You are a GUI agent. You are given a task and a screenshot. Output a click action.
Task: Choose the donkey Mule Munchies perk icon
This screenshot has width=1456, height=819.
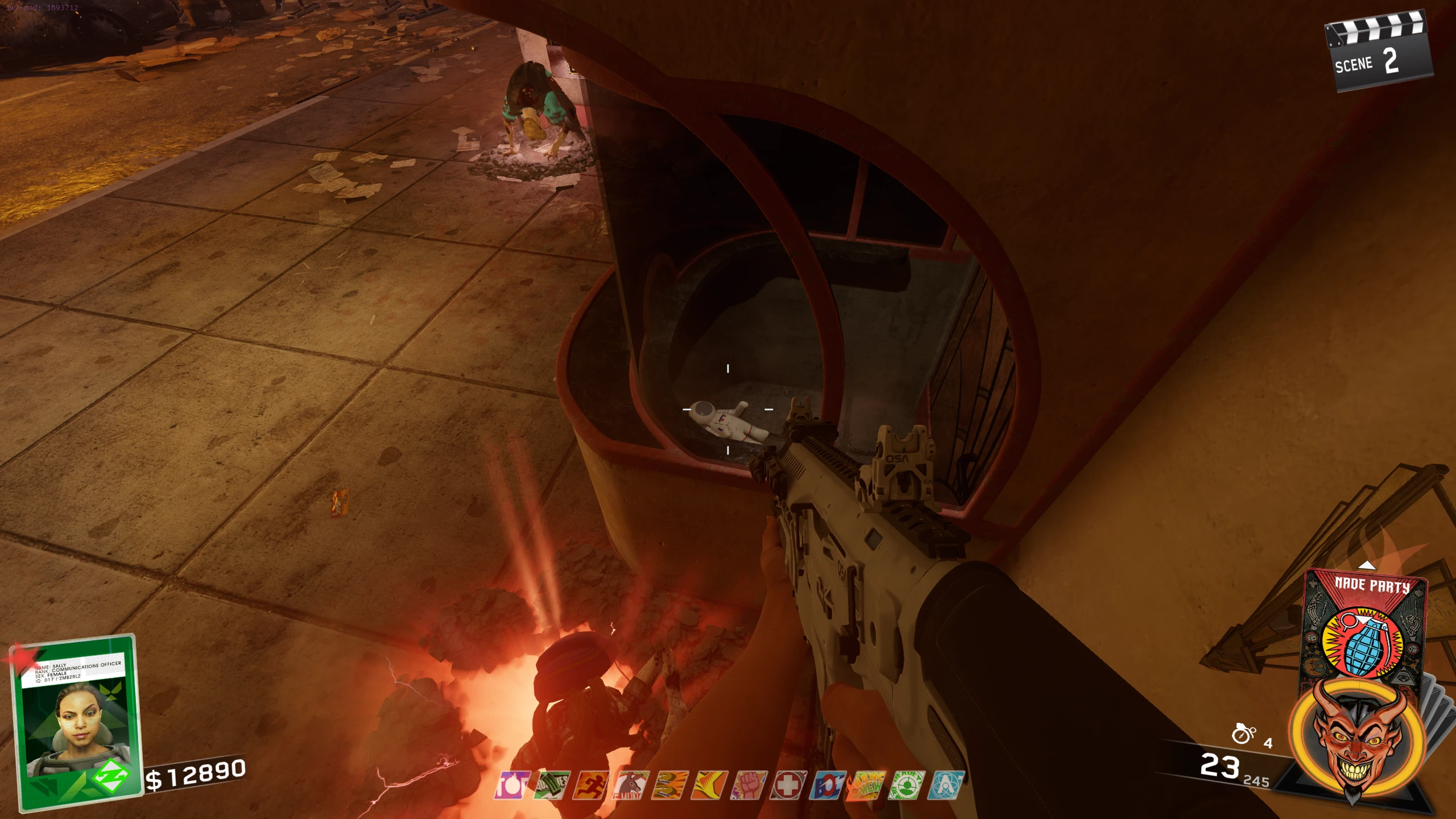coord(630,785)
